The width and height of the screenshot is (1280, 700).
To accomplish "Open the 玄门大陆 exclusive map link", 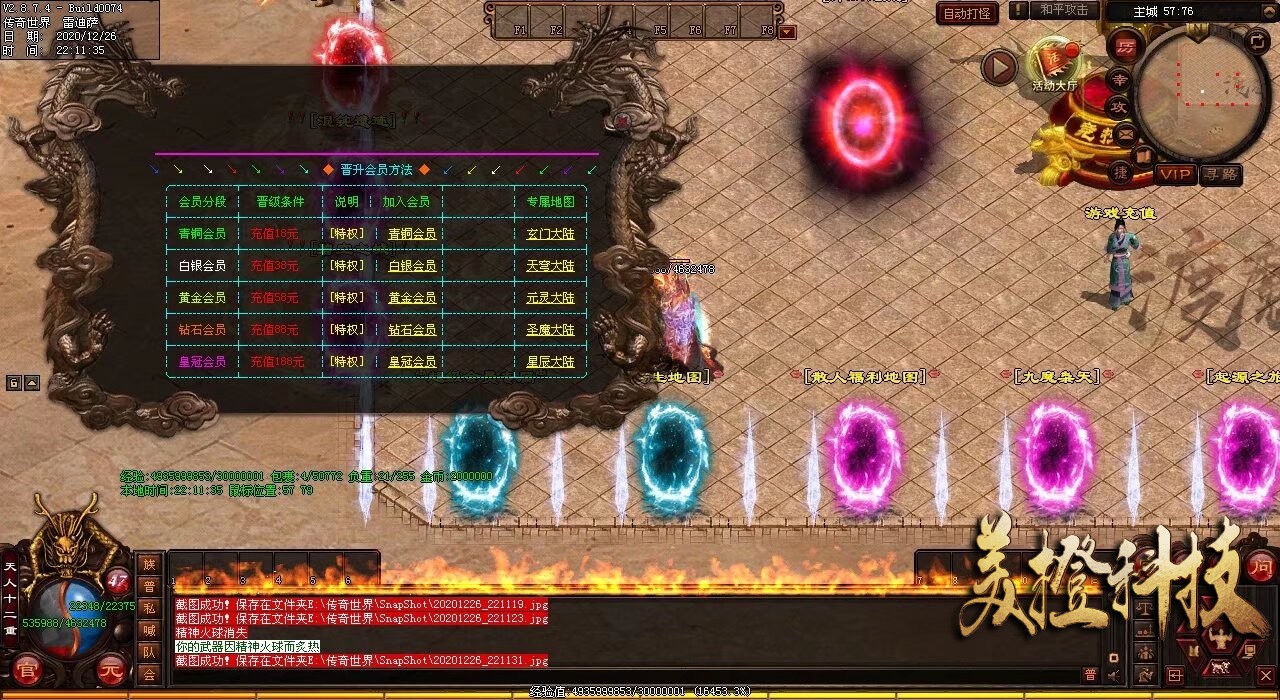I will click(550, 234).
